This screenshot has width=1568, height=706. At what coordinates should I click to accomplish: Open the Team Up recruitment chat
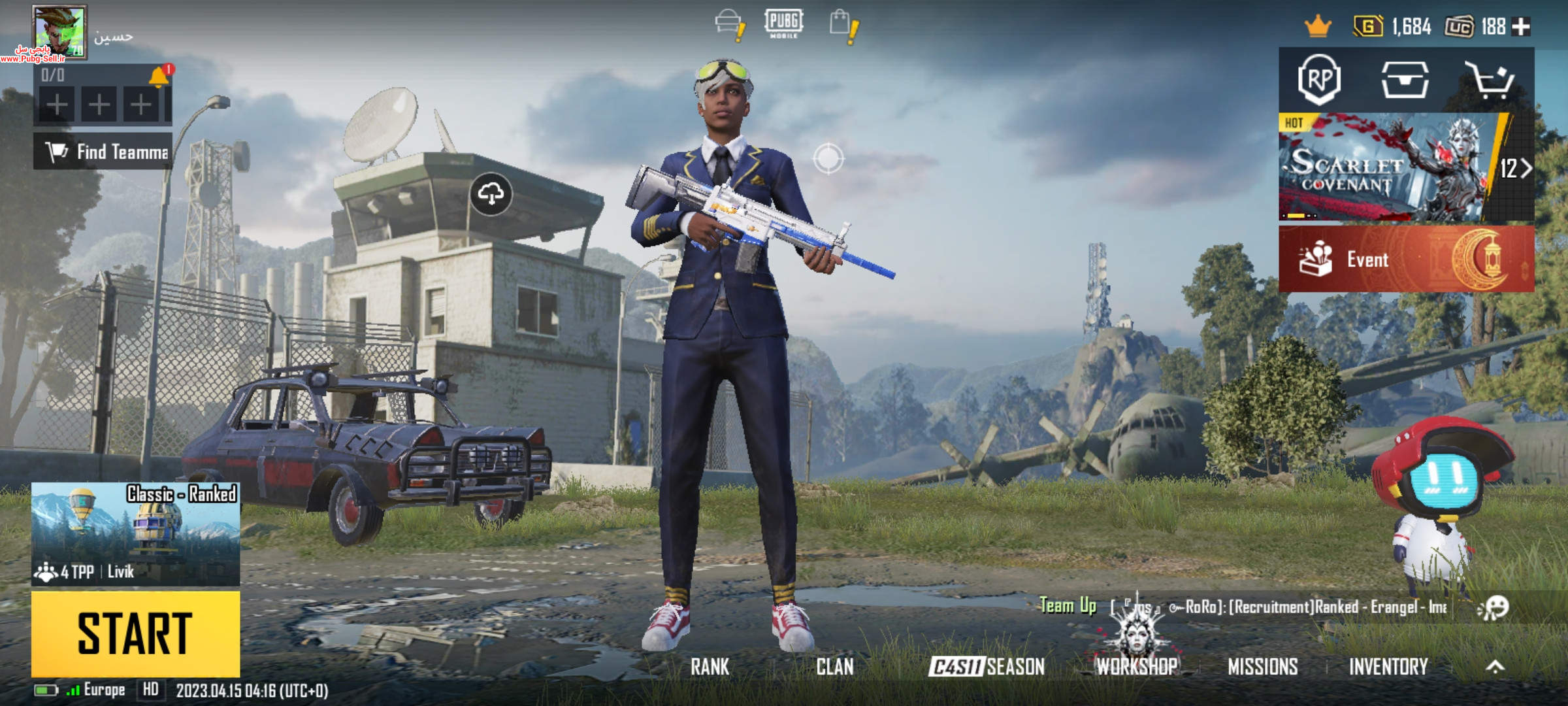[1241, 607]
